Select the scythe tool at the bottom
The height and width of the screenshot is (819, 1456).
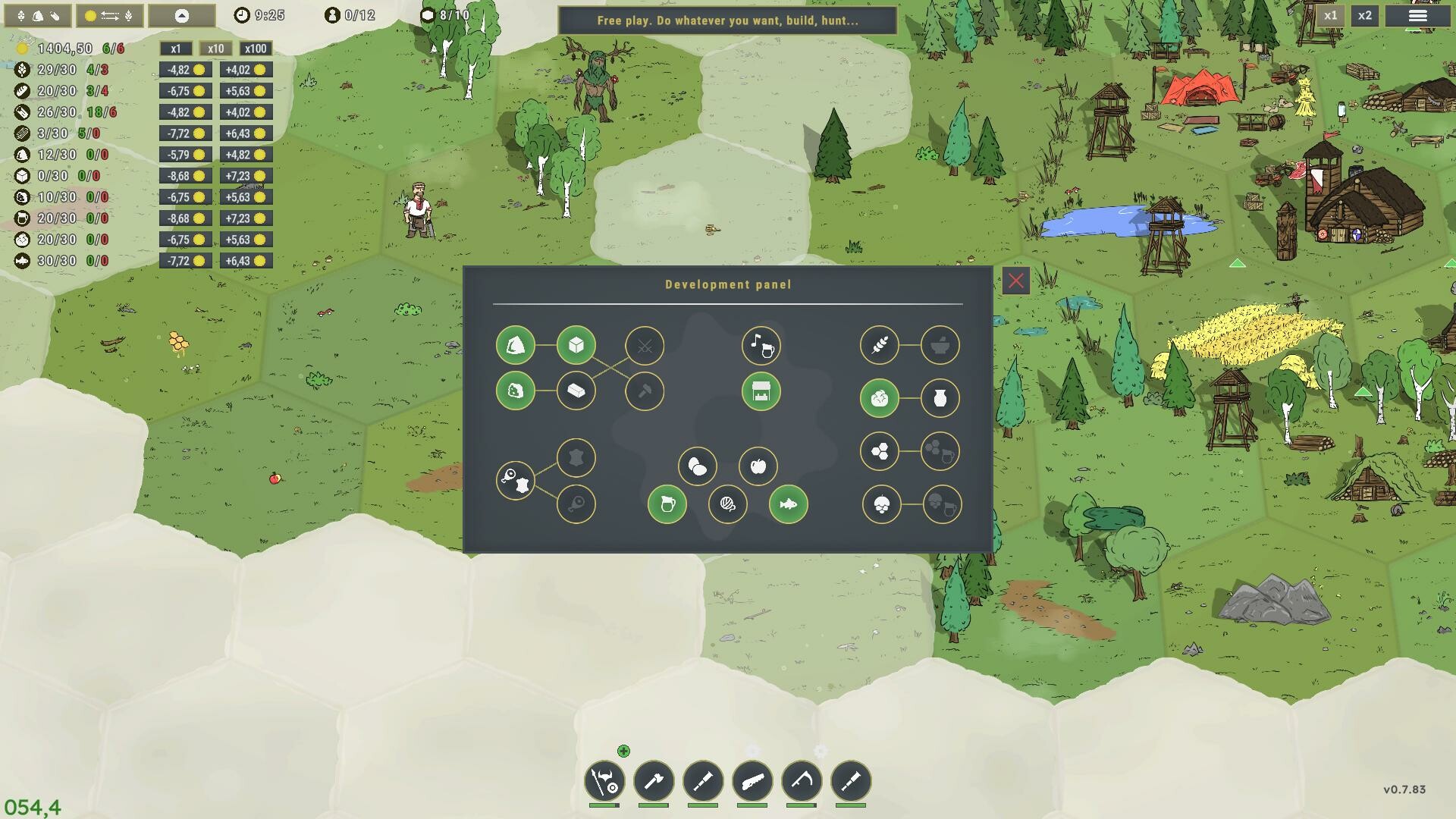point(802,783)
